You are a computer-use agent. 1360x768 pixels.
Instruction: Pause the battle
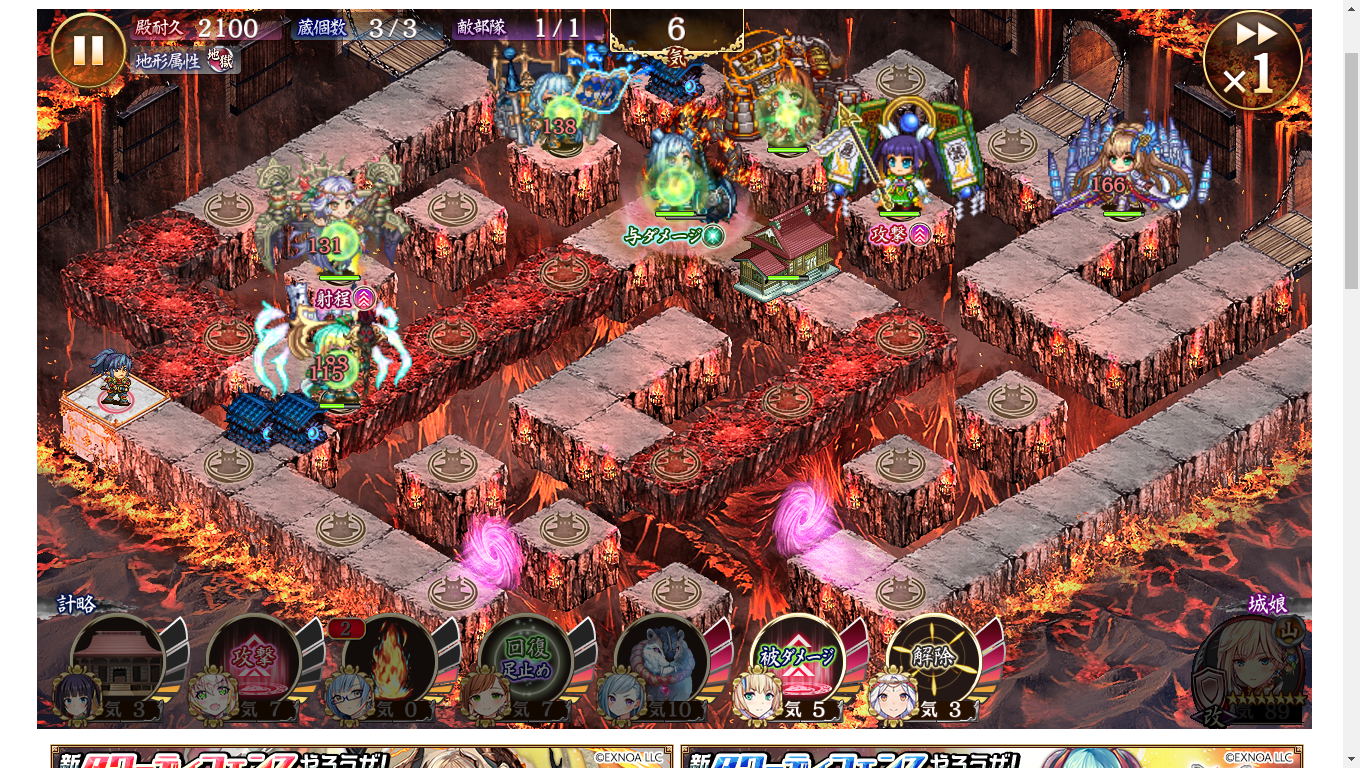tap(88, 51)
